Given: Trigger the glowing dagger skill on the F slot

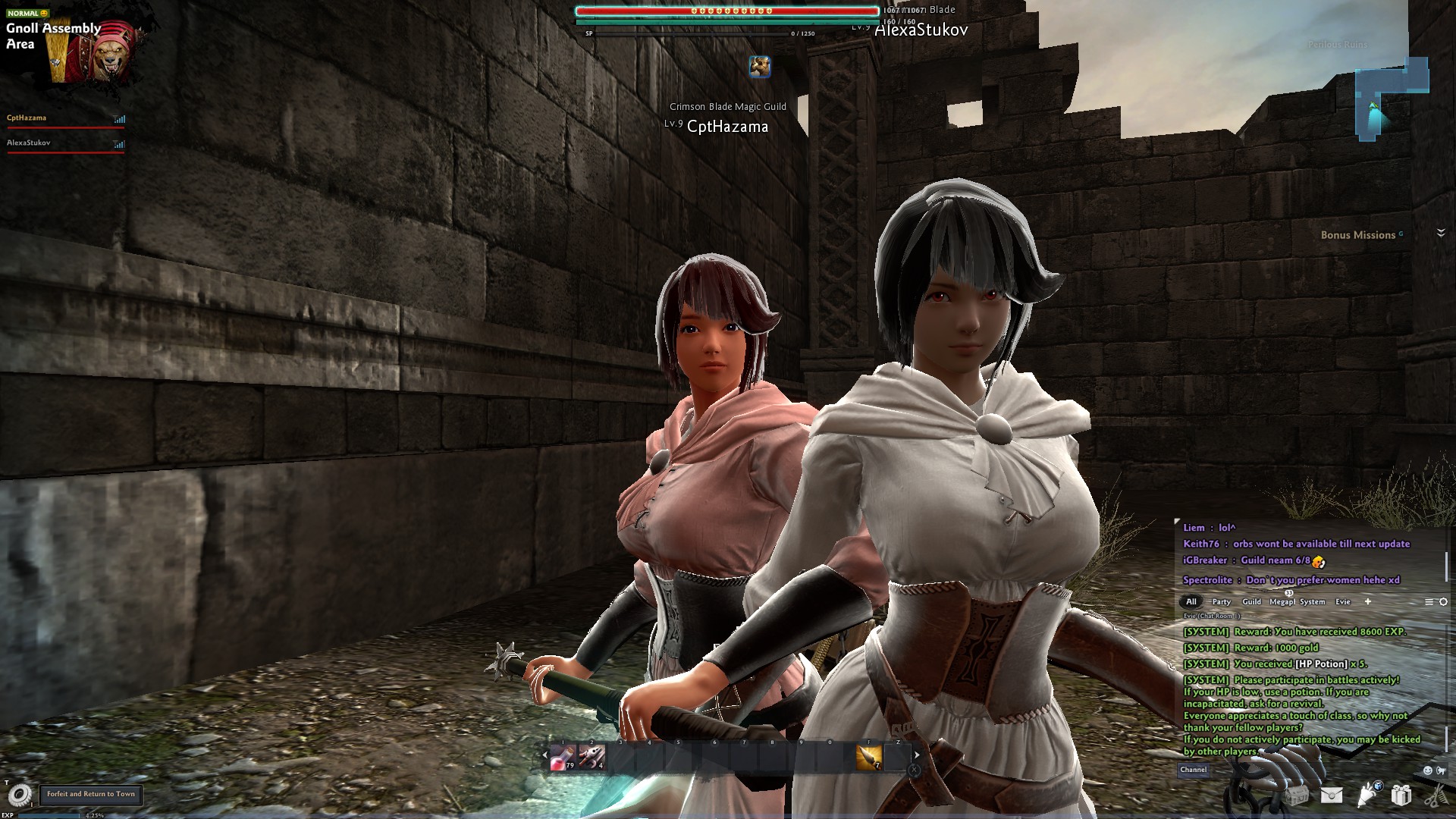Looking at the screenshot, I should (868, 756).
